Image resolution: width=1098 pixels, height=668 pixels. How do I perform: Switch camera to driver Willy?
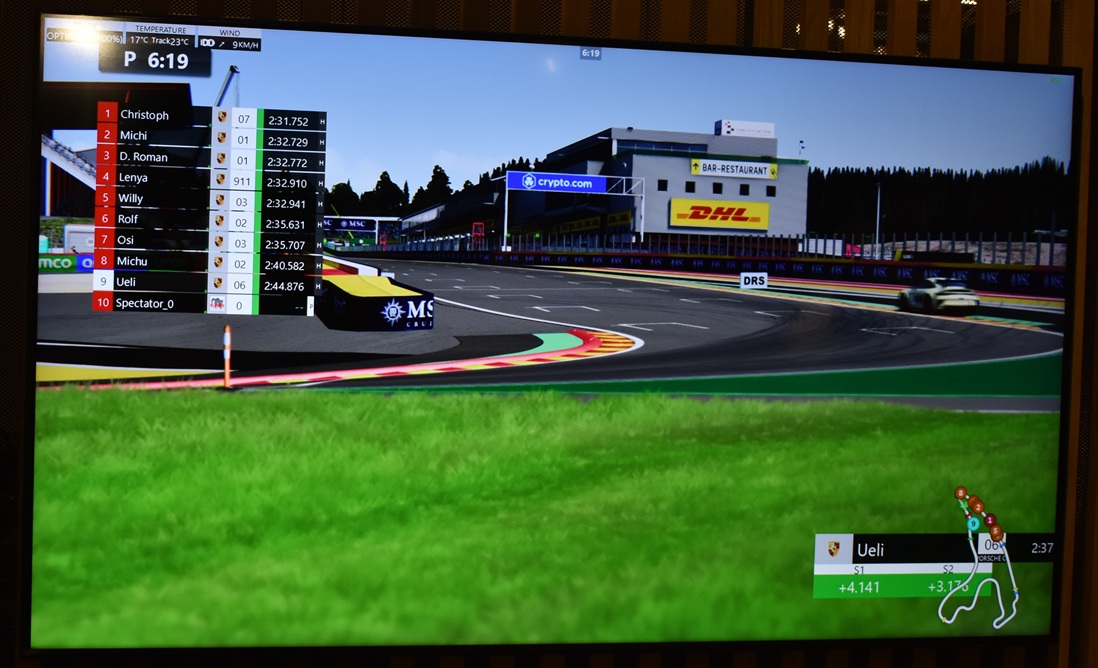[x=131, y=199]
